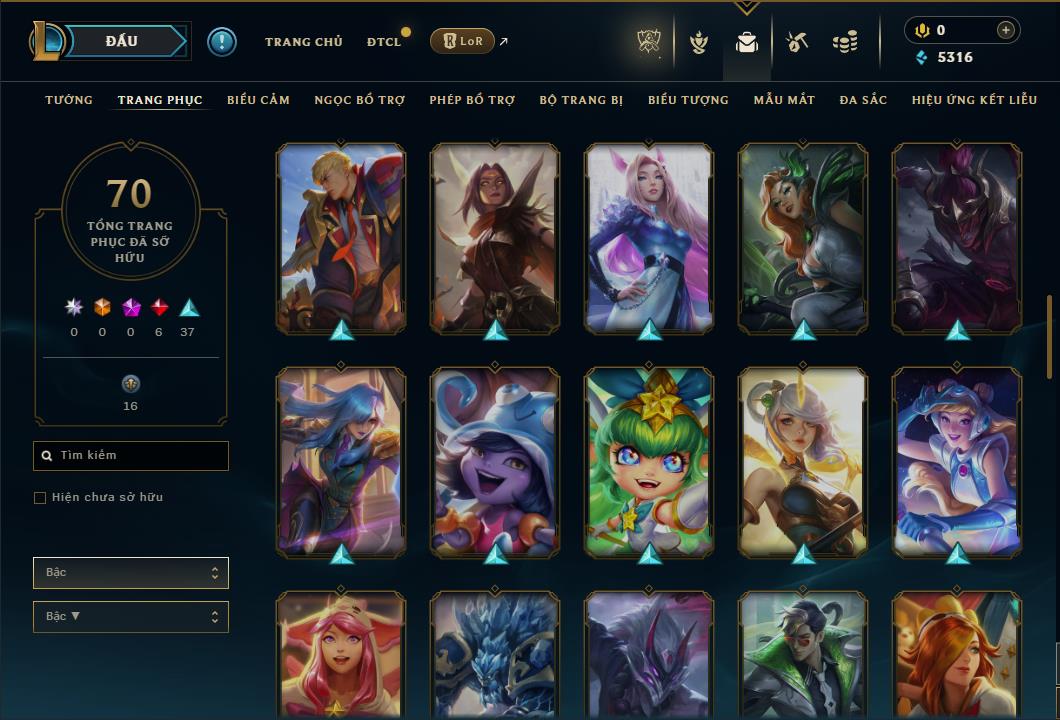Select the PHÉP BỔ TRỢ tab
1060x720 pixels.
coord(472,100)
